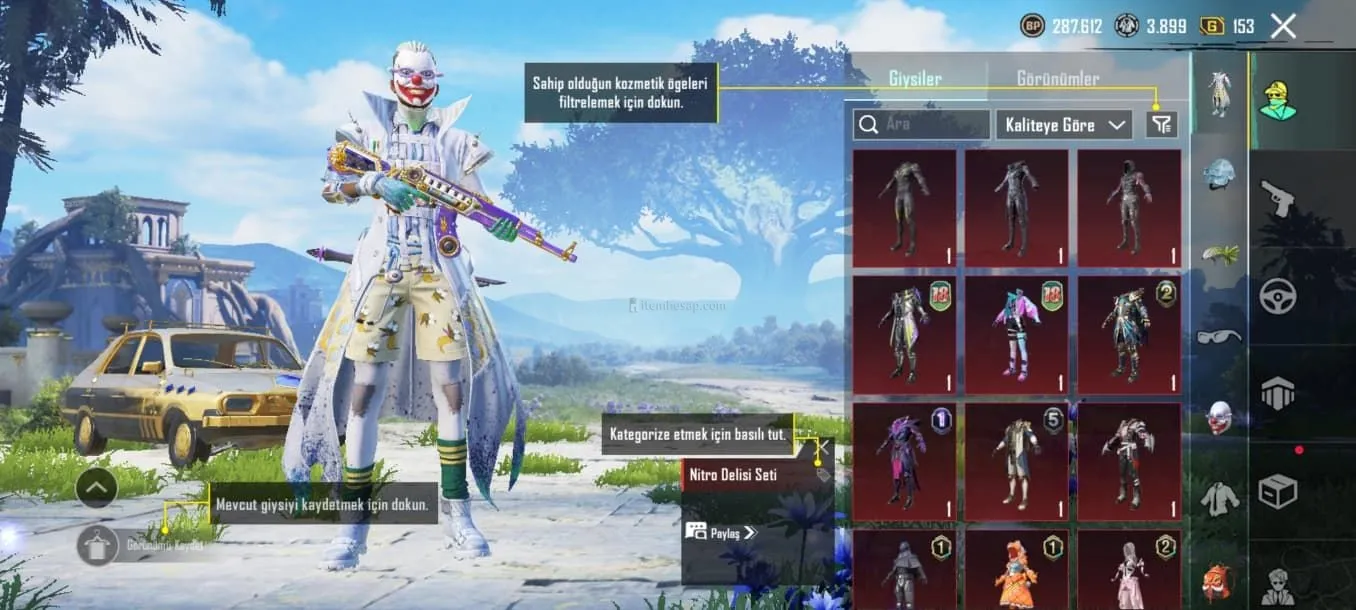The height and width of the screenshot is (610, 1356).
Task: Switch to the steering wheel vehicles section
Action: pyautogui.click(x=1277, y=296)
